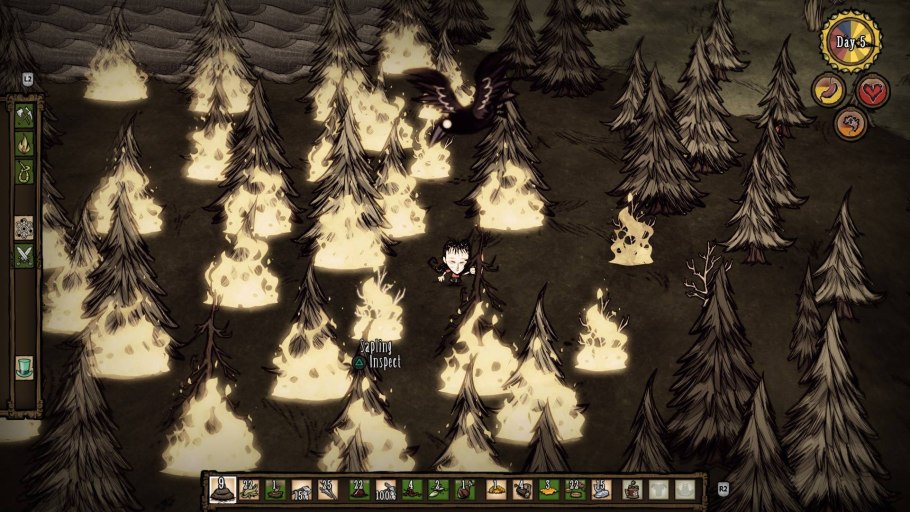The image size is (910, 512).
Task: Open the Dress tab with green top hat
Action: tap(24, 367)
